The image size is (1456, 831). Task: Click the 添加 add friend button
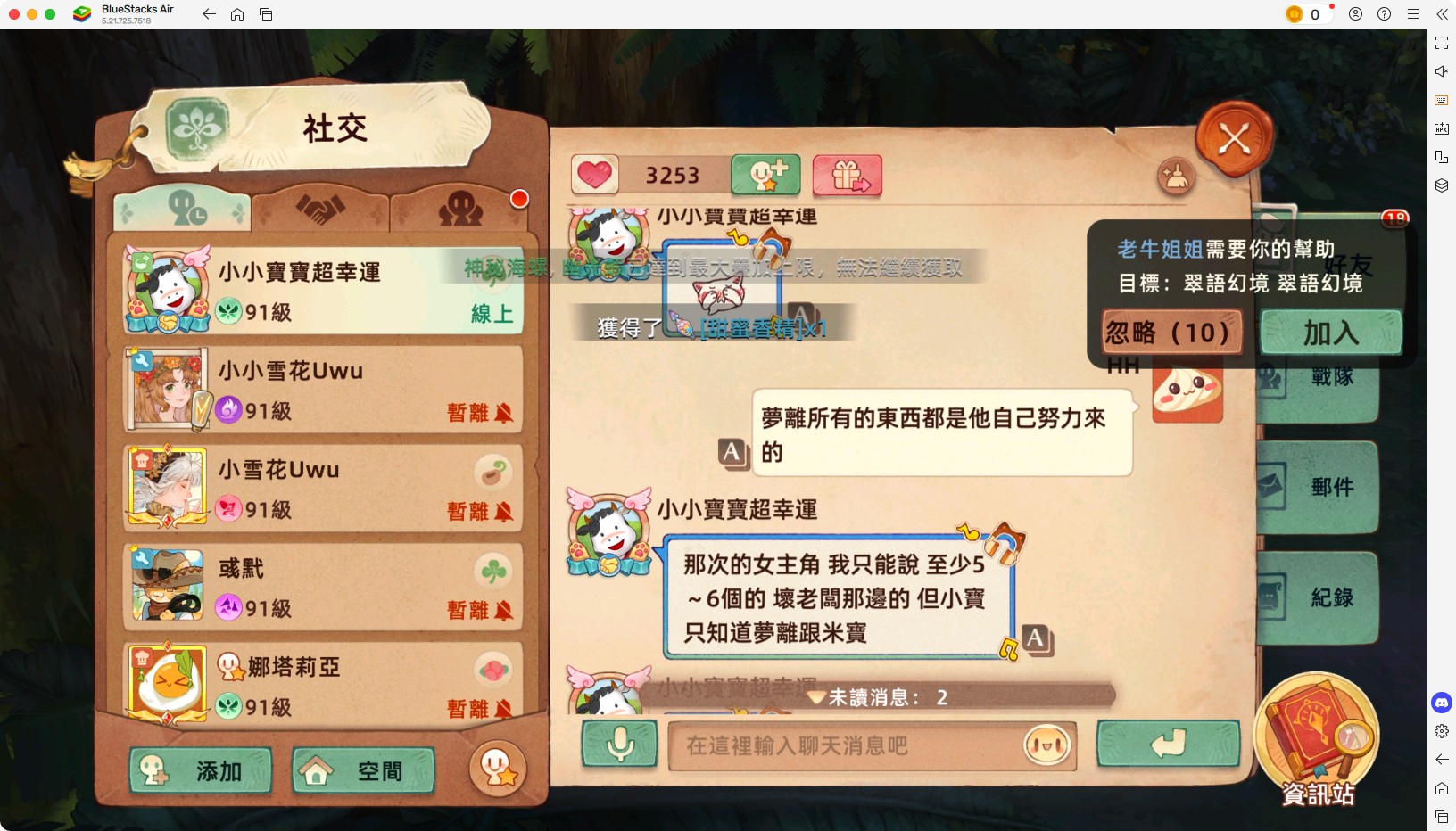click(201, 770)
